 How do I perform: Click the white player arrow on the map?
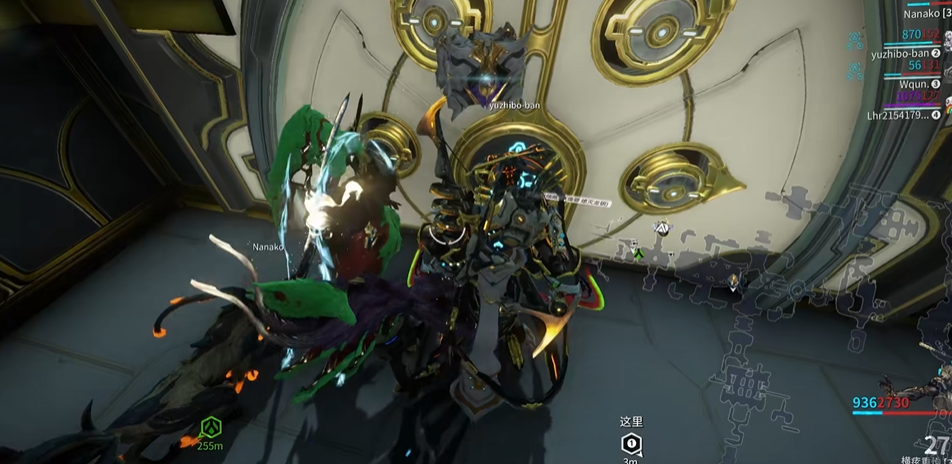(x=661, y=228)
